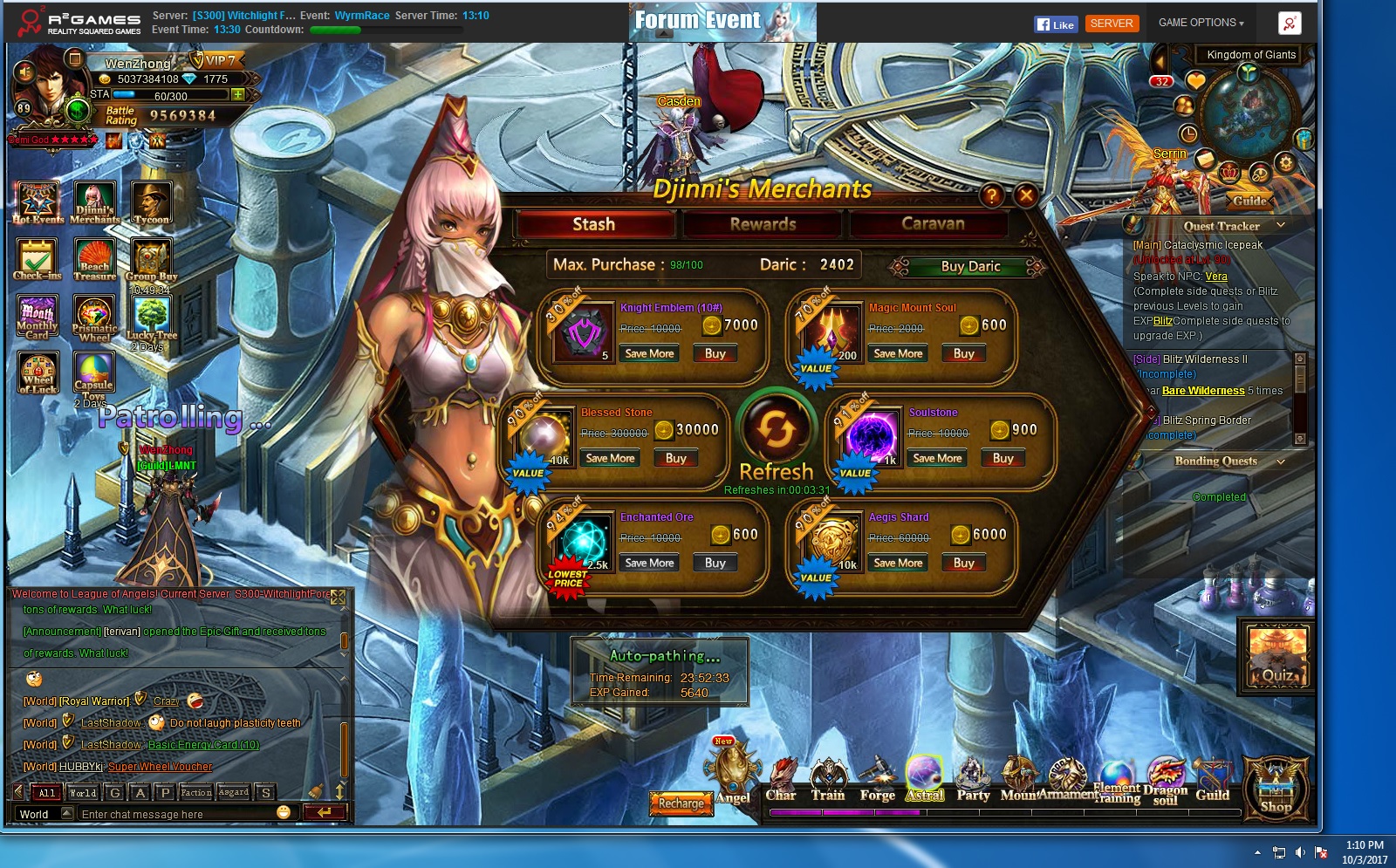The height and width of the screenshot is (868, 1396).
Task: Buy the Soulstone offer
Action: coord(1003,459)
